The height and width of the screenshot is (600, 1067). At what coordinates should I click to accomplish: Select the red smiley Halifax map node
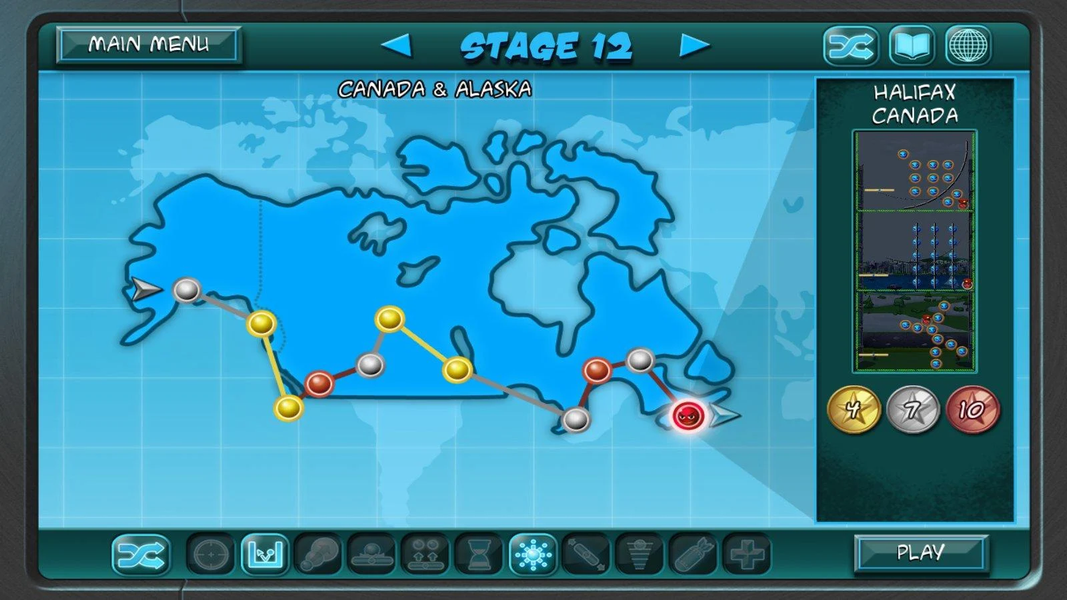tap(688, 415)
